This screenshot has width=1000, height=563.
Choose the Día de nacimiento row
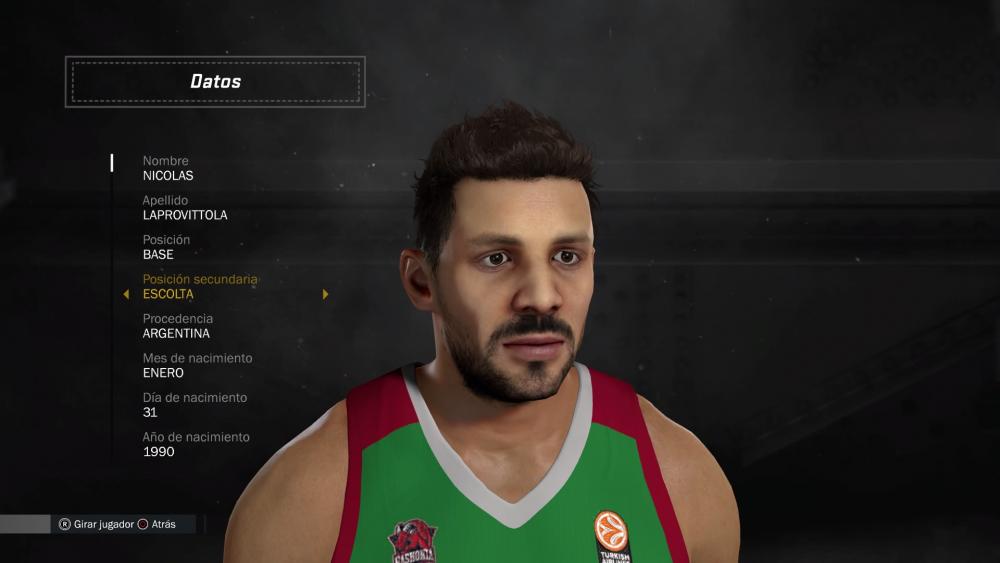(x=194, y=405)
